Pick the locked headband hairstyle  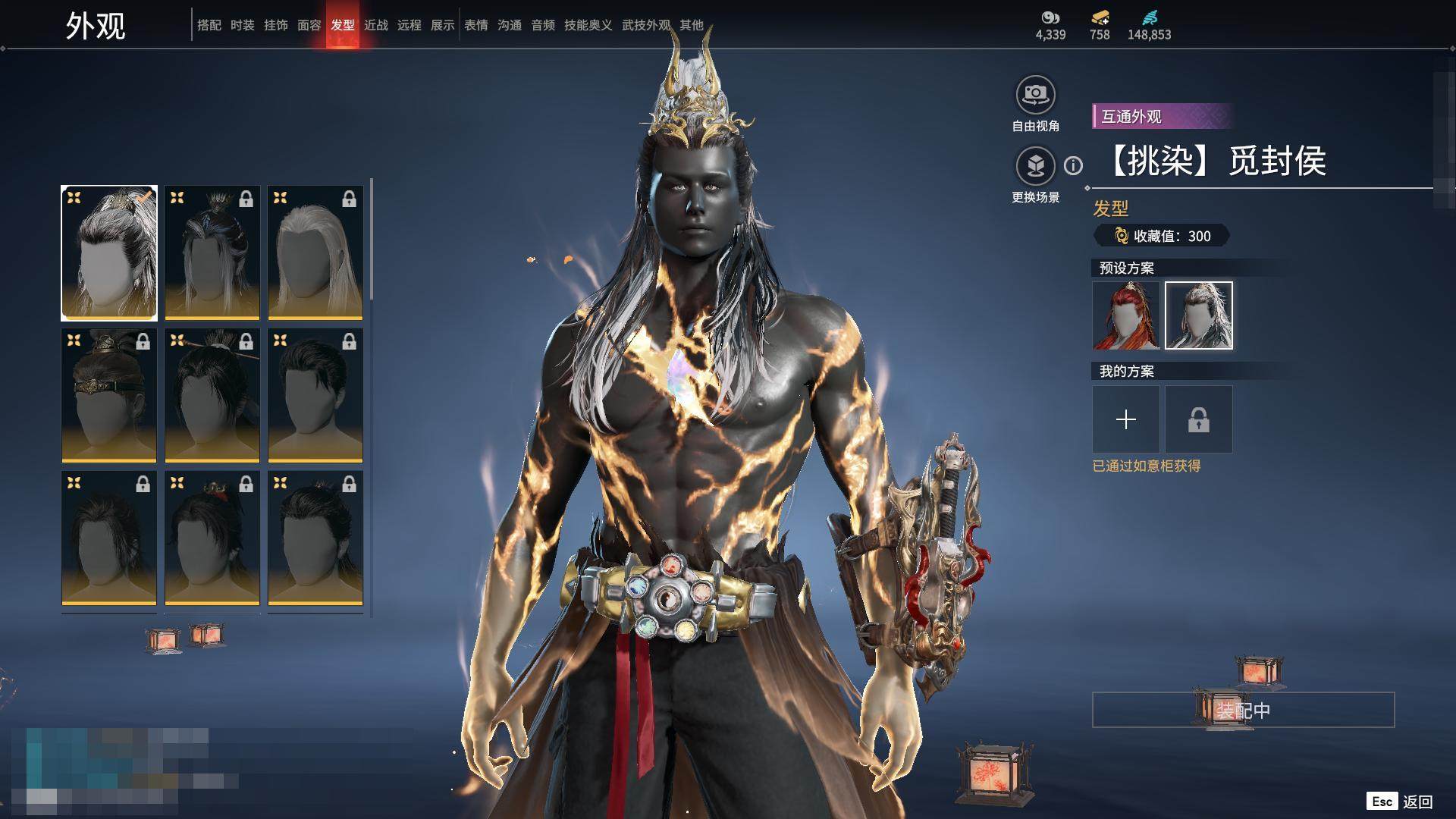[109, 395]
